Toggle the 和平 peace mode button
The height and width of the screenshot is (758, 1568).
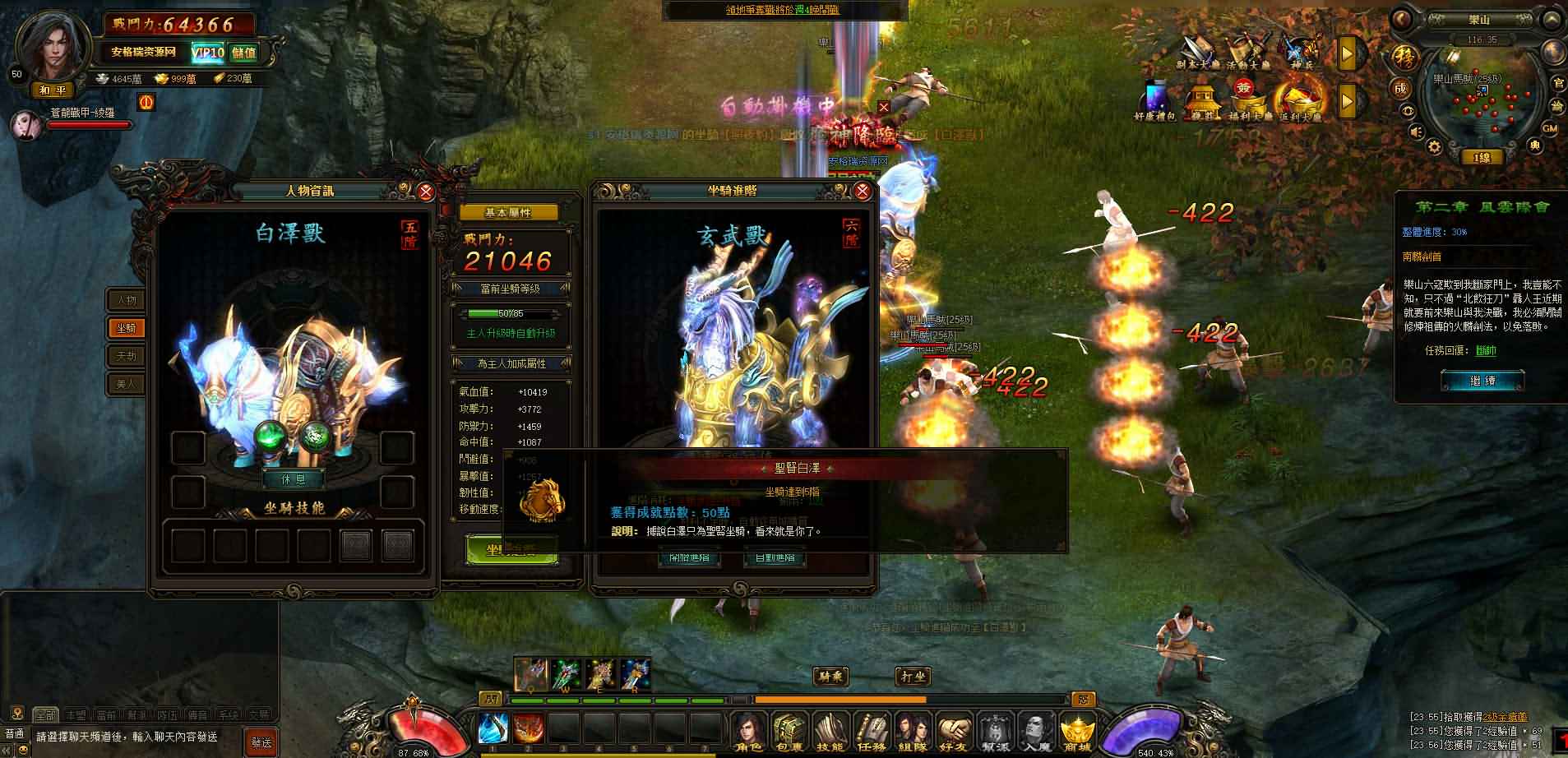point(52,90)
